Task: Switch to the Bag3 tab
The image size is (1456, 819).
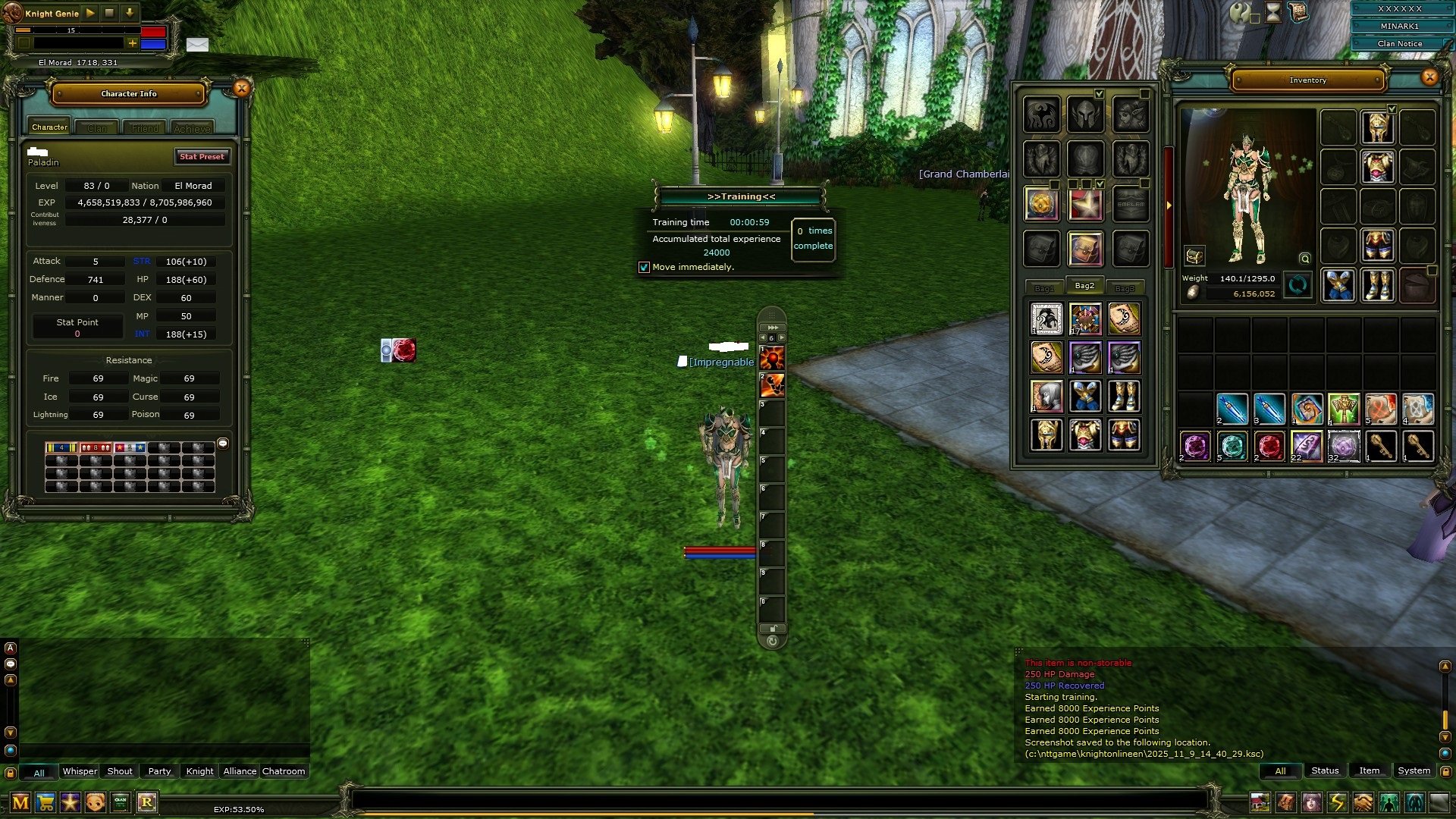Action: [x=1125, y=288]
